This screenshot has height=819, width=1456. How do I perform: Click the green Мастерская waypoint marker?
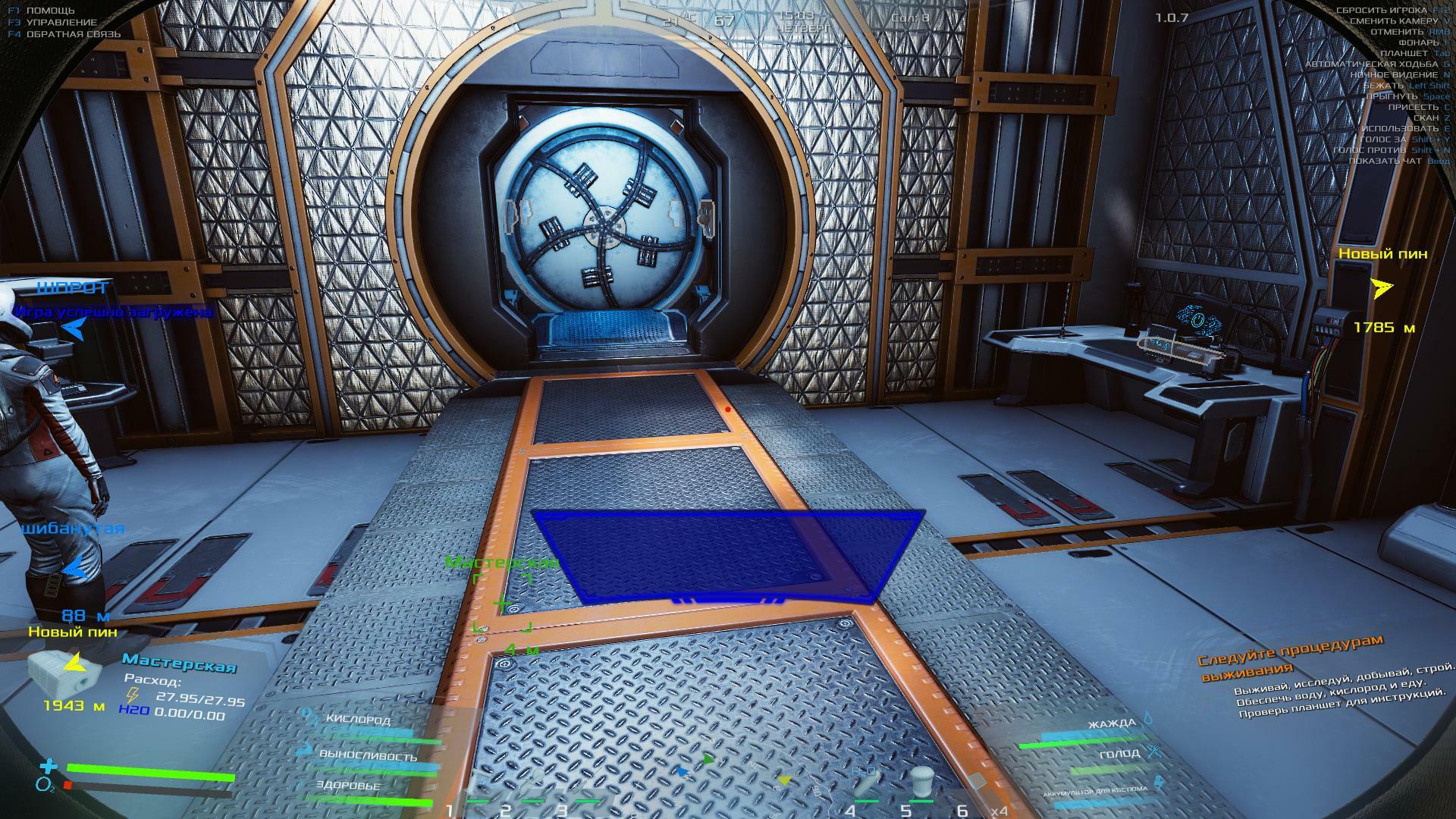[502, 604]
